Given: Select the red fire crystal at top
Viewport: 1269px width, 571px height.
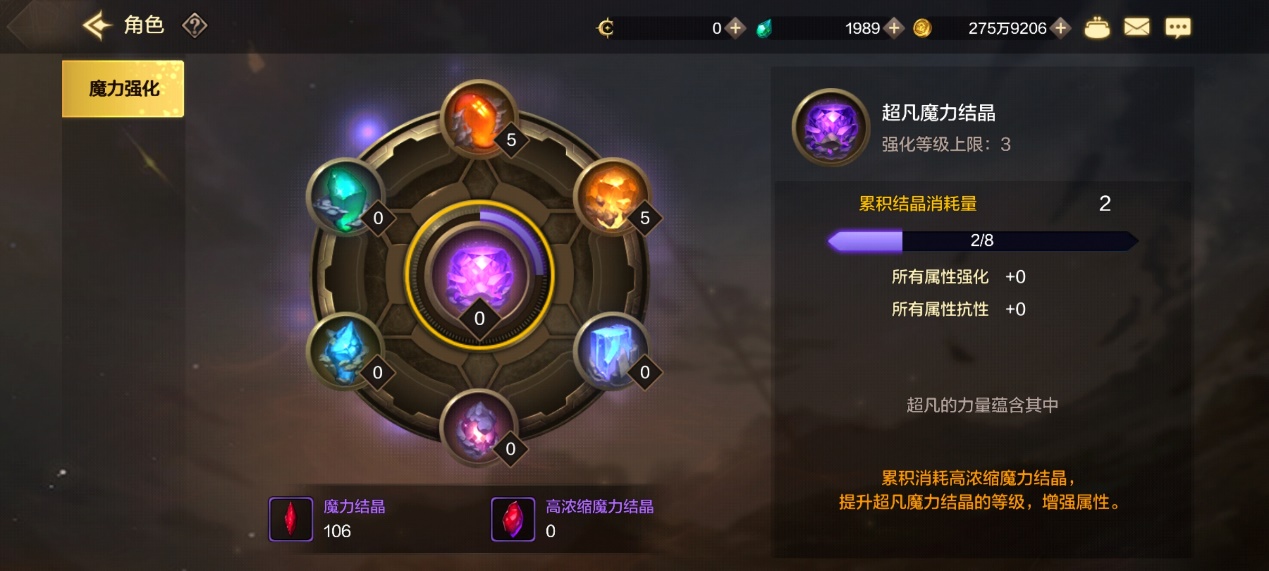Looking at the screenshot, I should click(x=479, y=118).
